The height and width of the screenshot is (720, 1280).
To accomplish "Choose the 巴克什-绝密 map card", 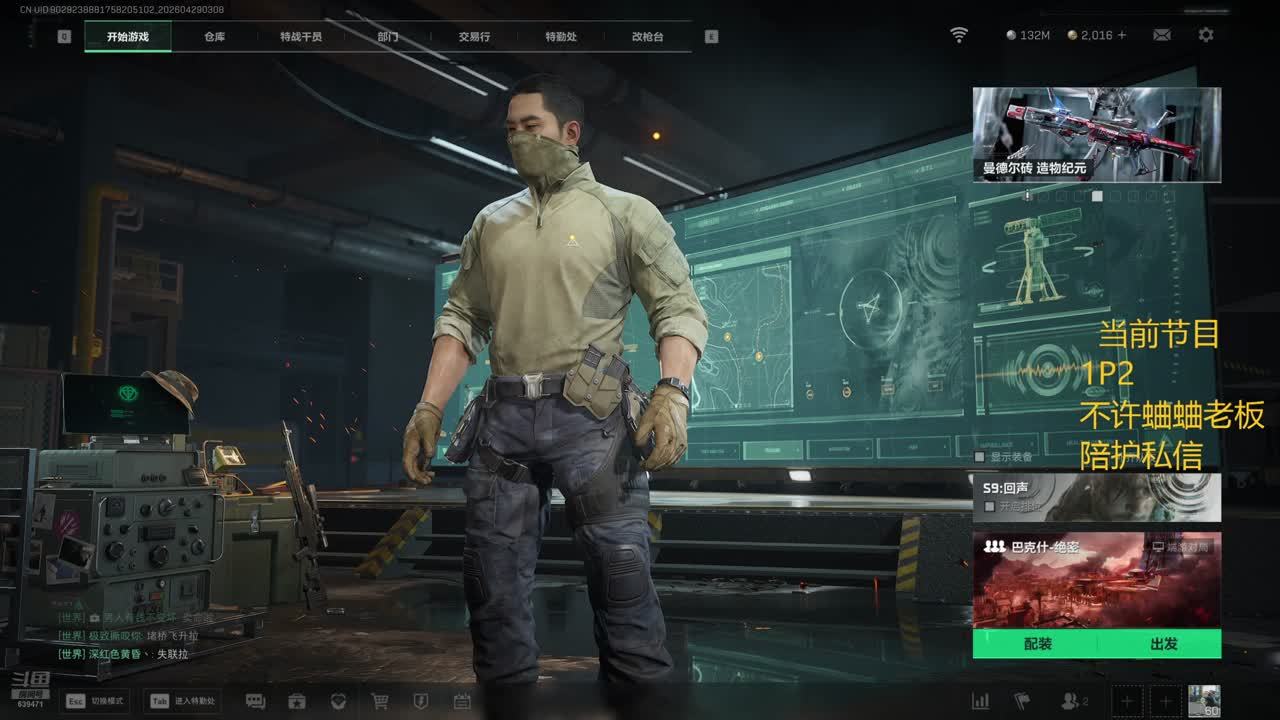I will point(1096,580).
